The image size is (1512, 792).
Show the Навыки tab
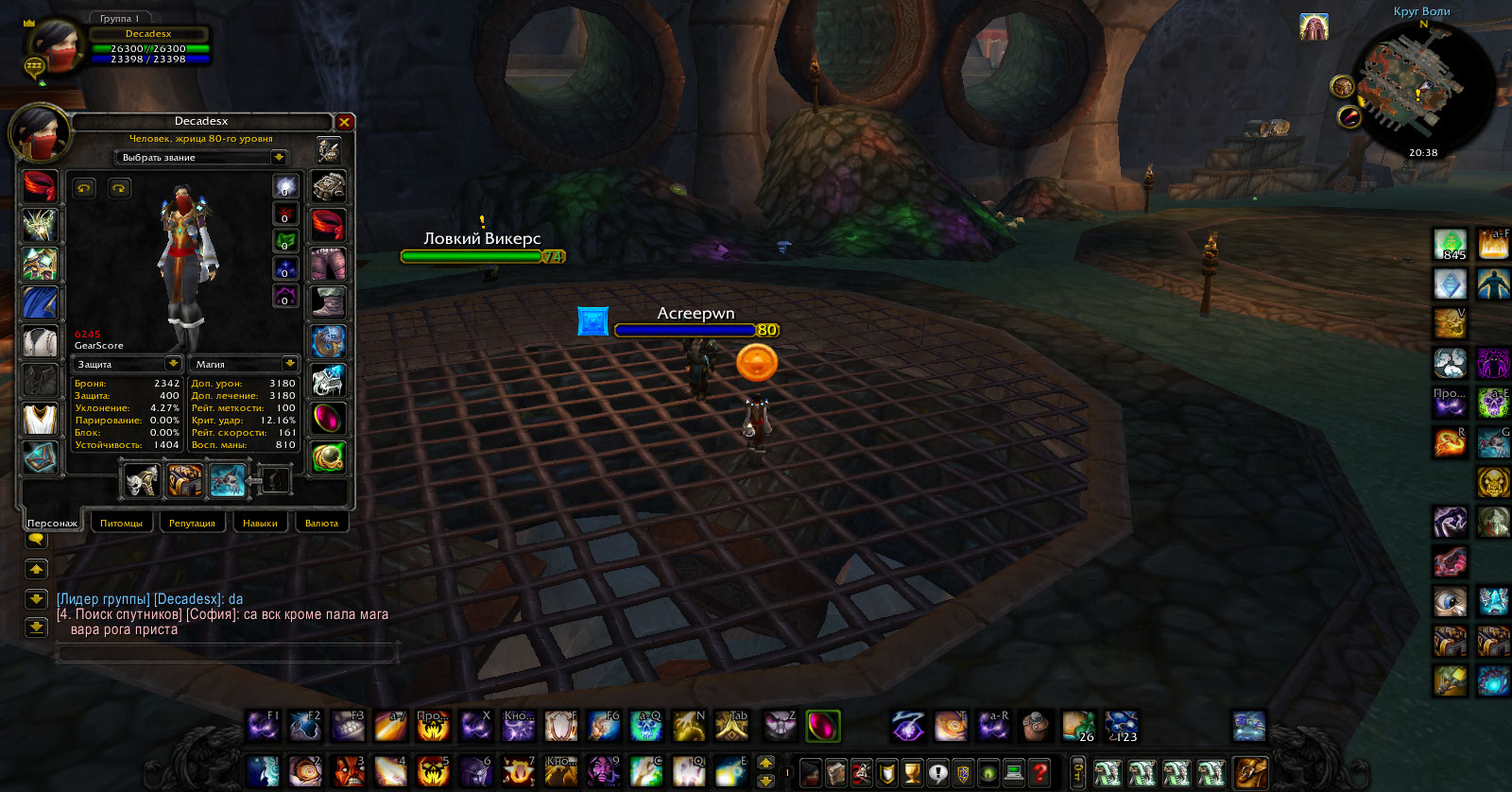point(260,523)
